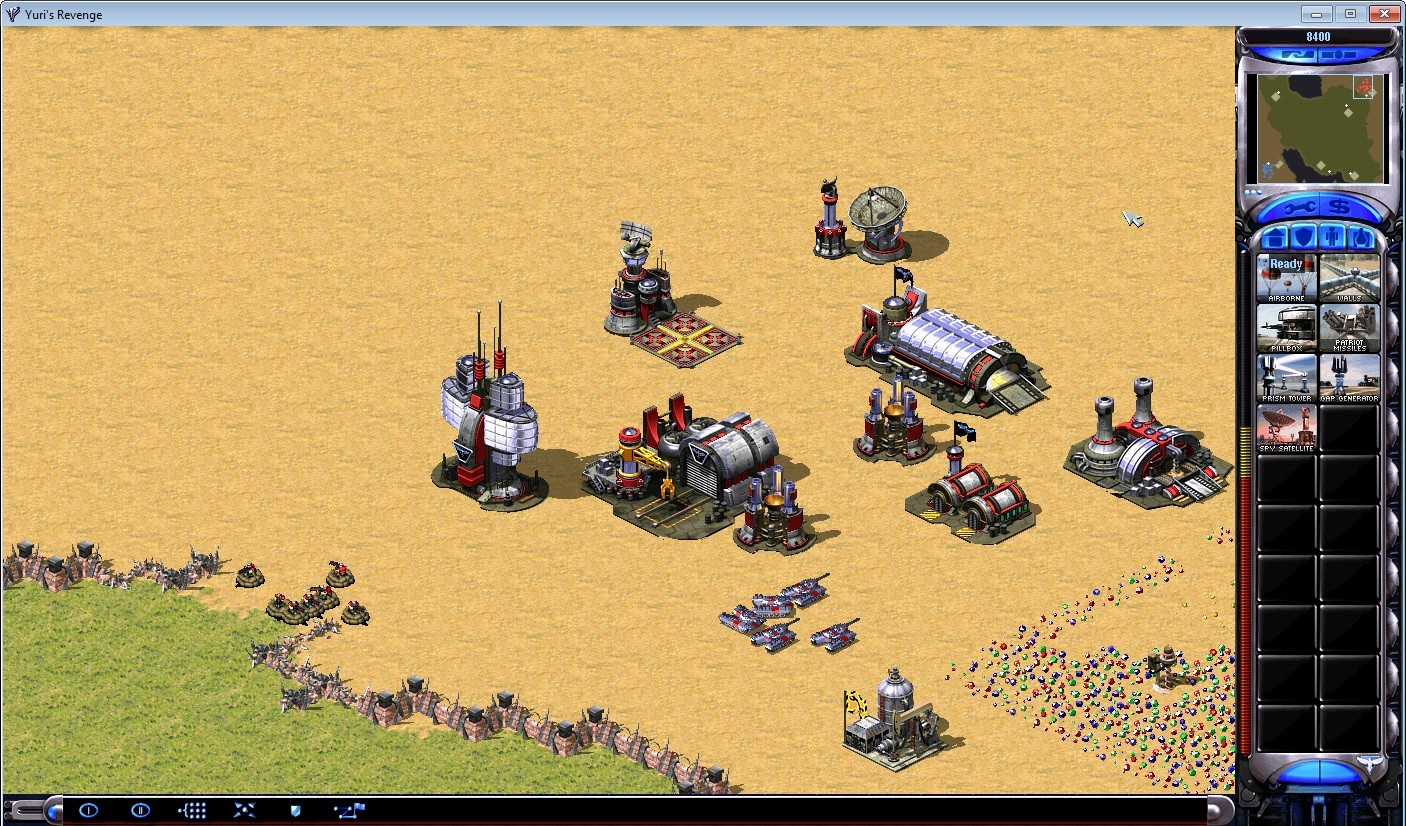Click the scatter arrows icon on bottom bar
This screenshot has height=826, width=1406.
pyautogui.click(x=246, y=810)
